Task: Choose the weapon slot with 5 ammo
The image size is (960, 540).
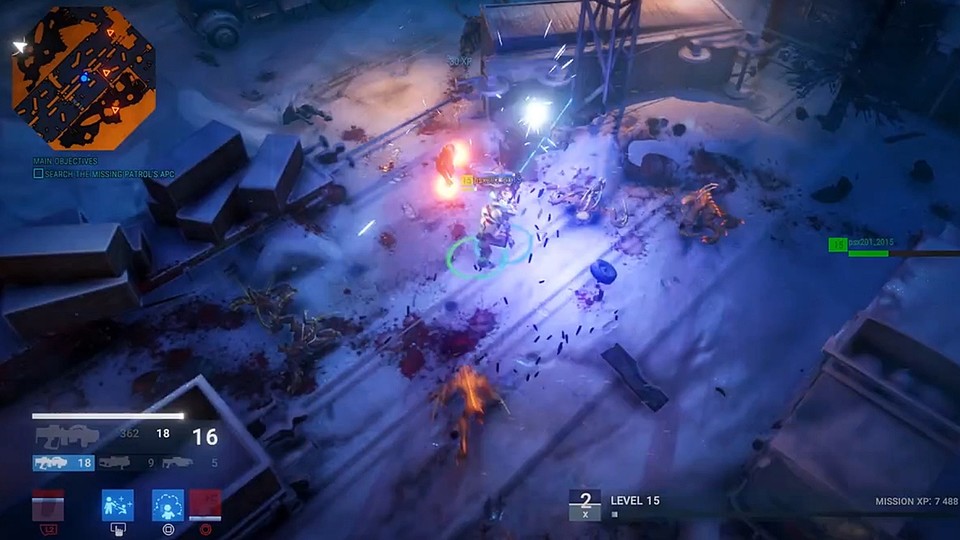Action: 190,463
